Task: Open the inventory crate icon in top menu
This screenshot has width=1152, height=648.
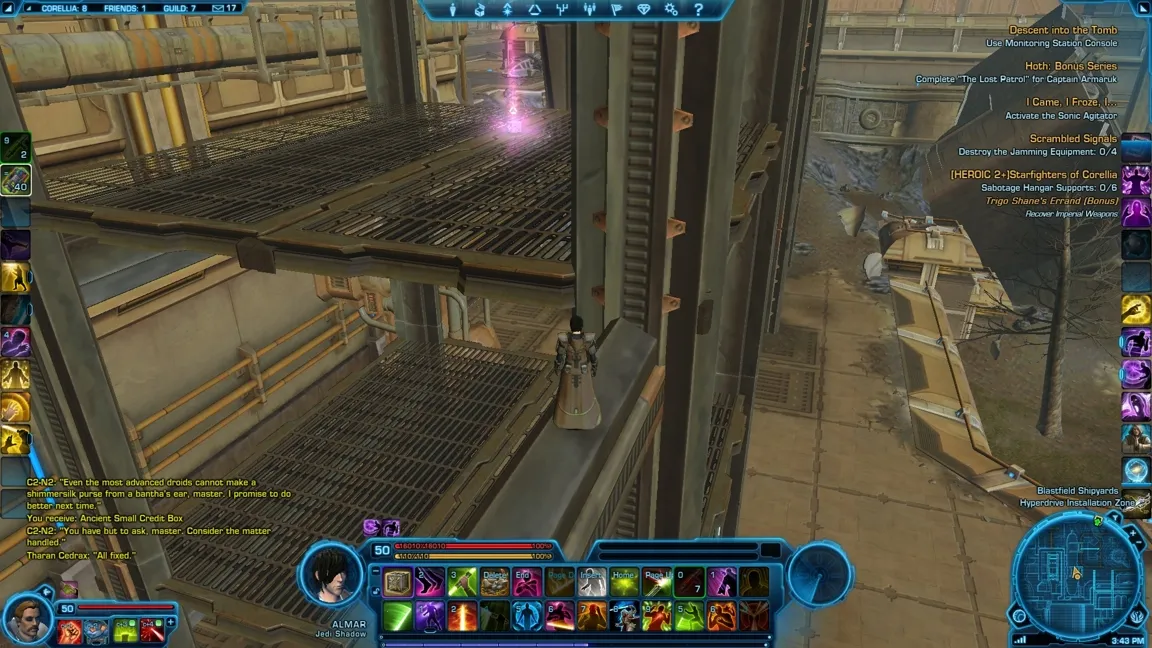Action: coord(480,10)
